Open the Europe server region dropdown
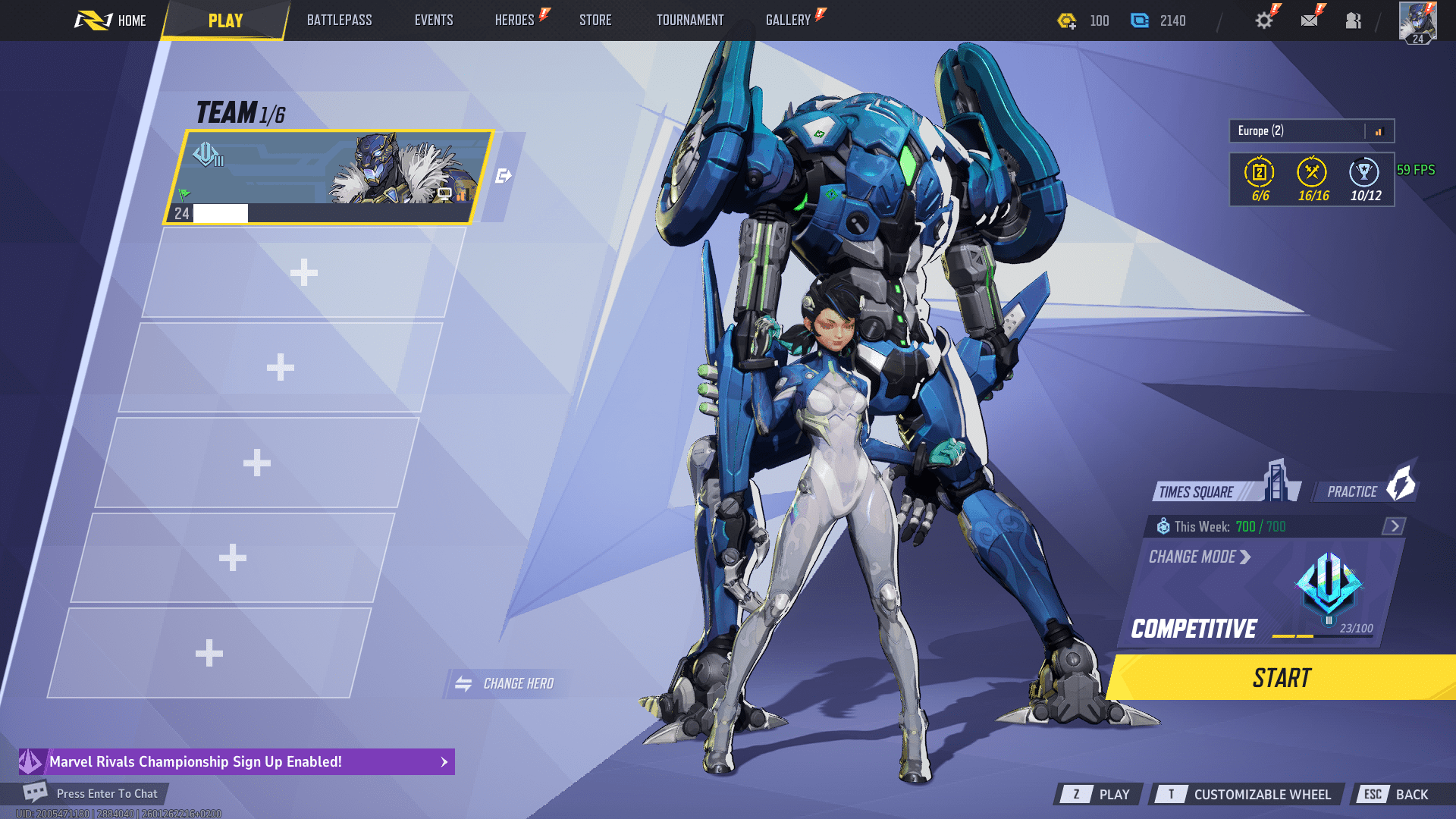The height and width of the screenshot is (819, 1456). coord(1311,131)
